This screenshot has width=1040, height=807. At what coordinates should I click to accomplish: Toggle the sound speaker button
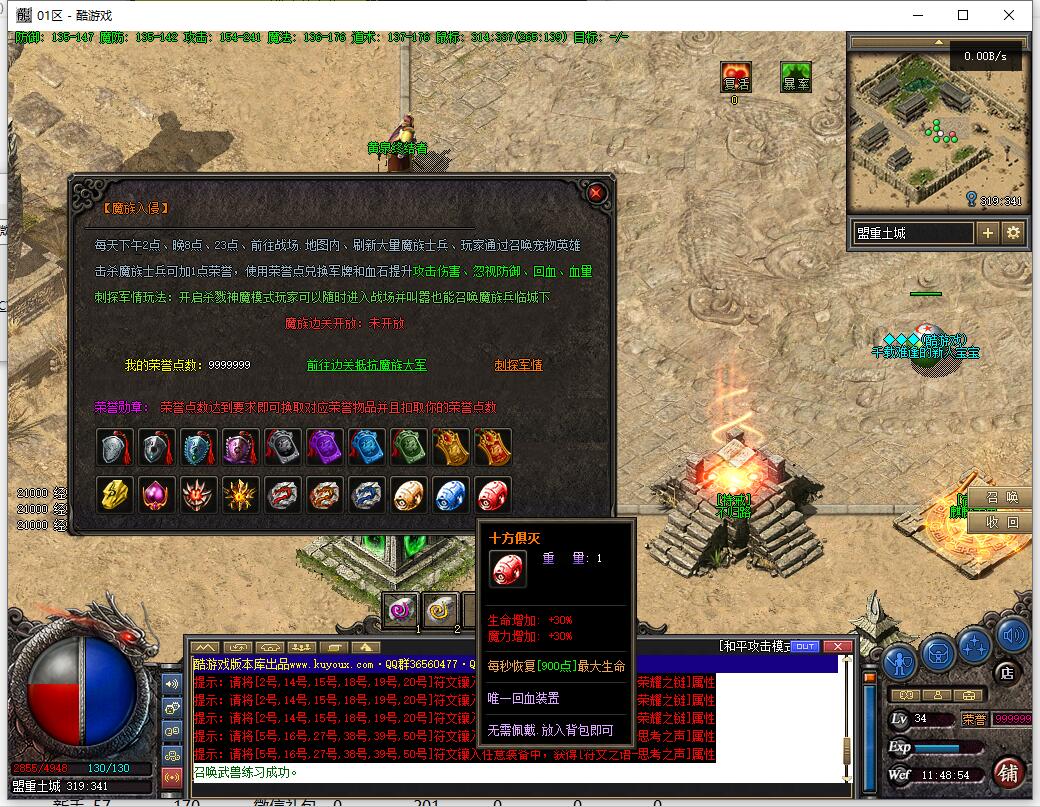click(1012, 634)
